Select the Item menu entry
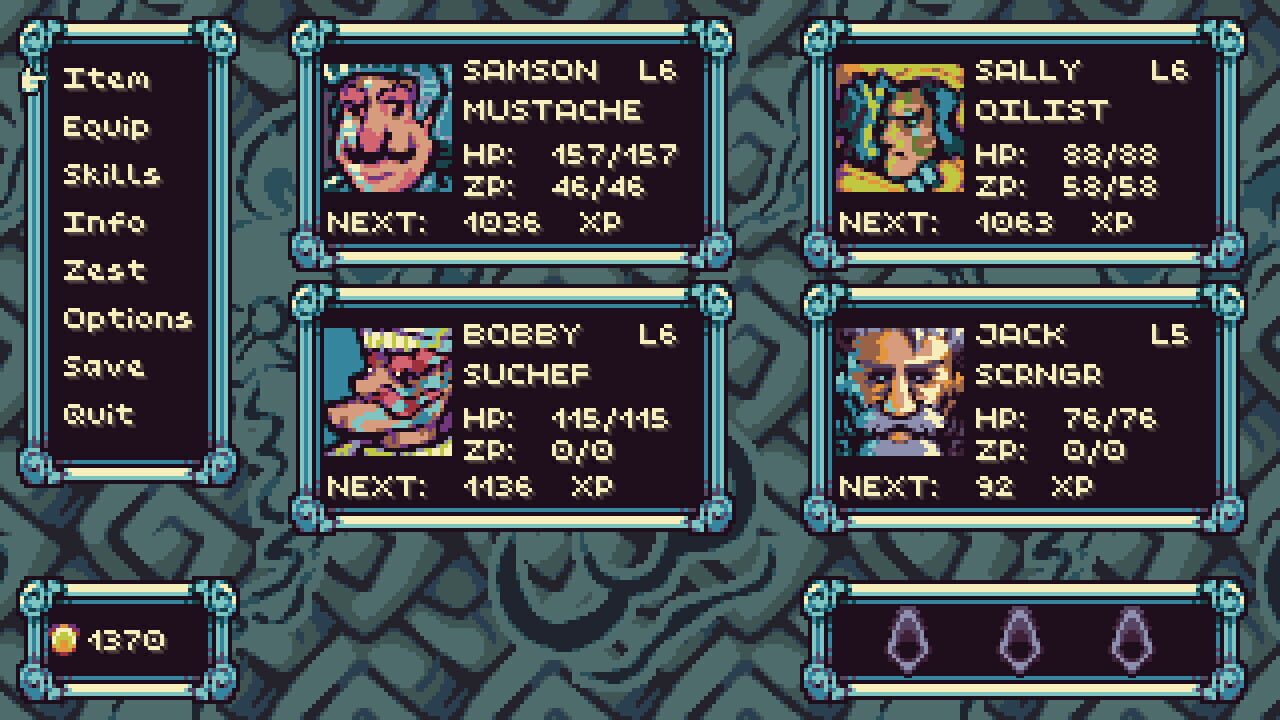The height and width of the screenshot is (720, 1280). pyautogui.click(x=106, y=80)
